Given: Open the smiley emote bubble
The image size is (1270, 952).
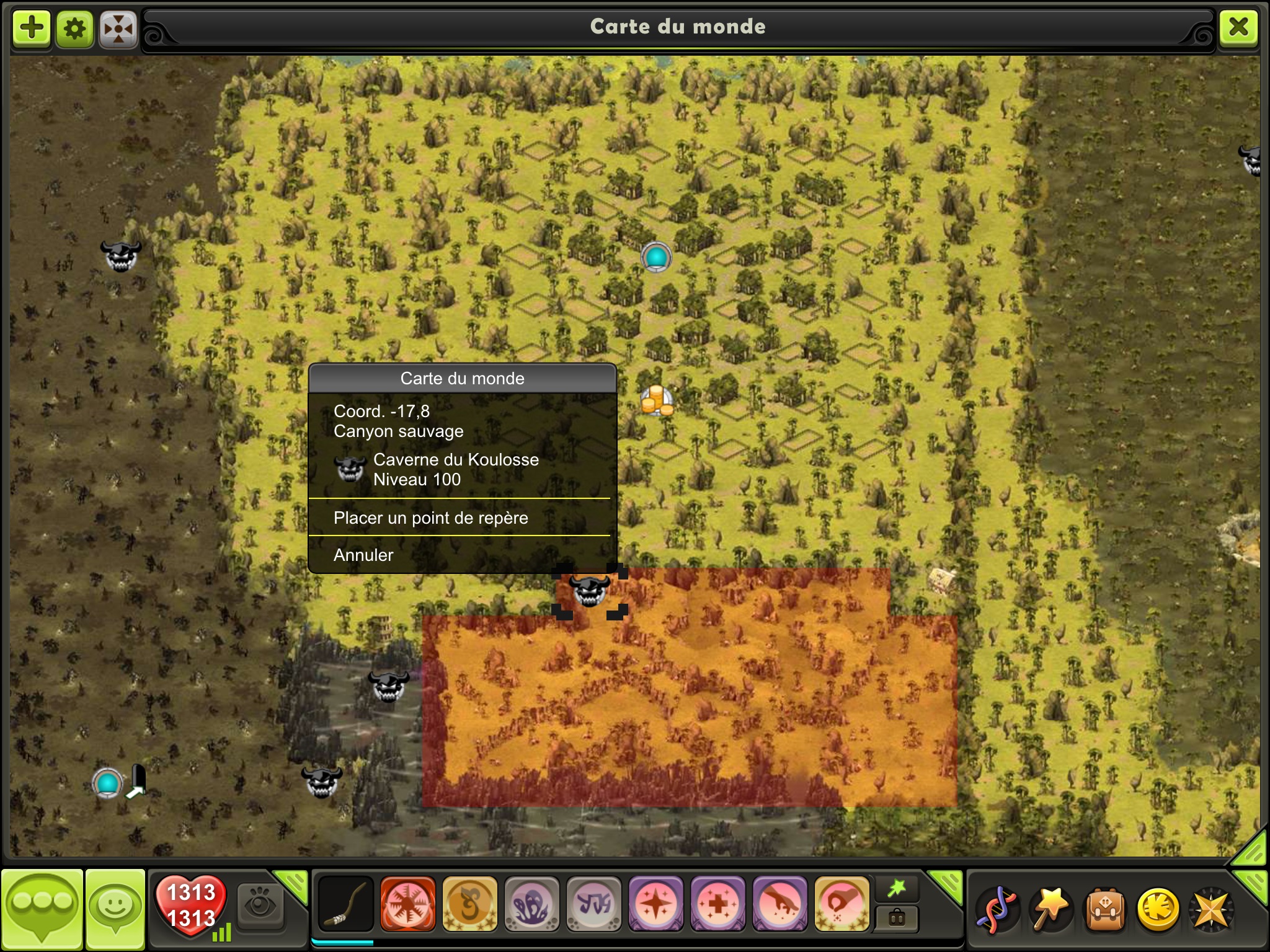Looking at the screenshot, I should [x=115, y=907].
